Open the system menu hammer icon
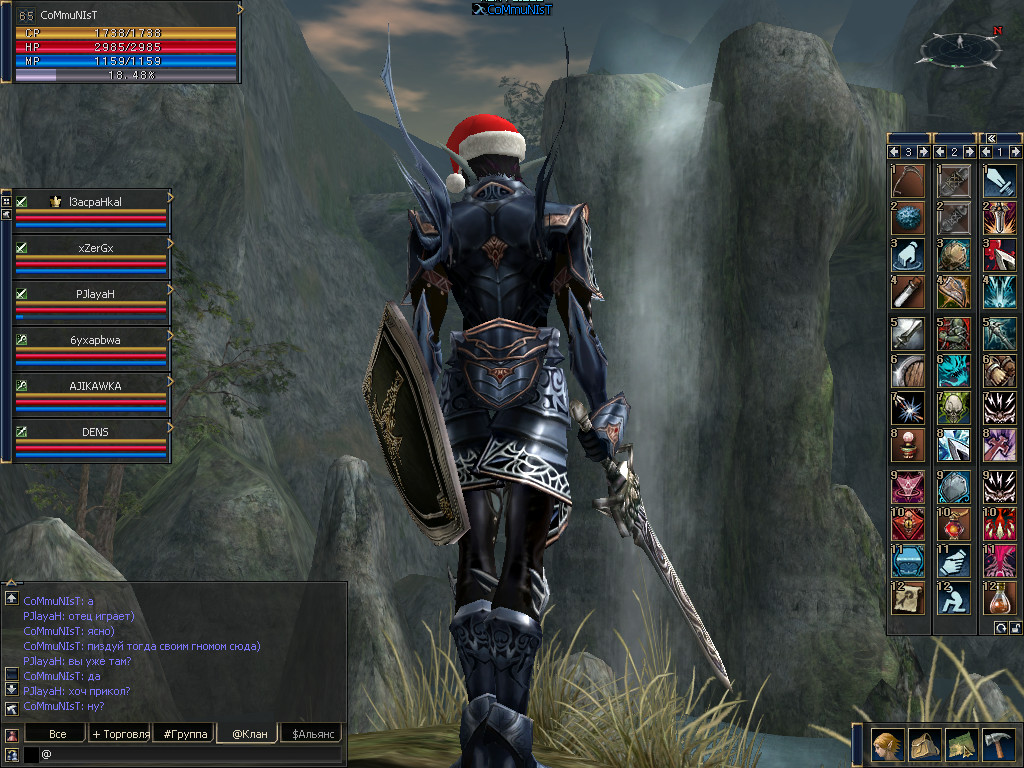This screenshot has height=768, width=1024. 998,745
